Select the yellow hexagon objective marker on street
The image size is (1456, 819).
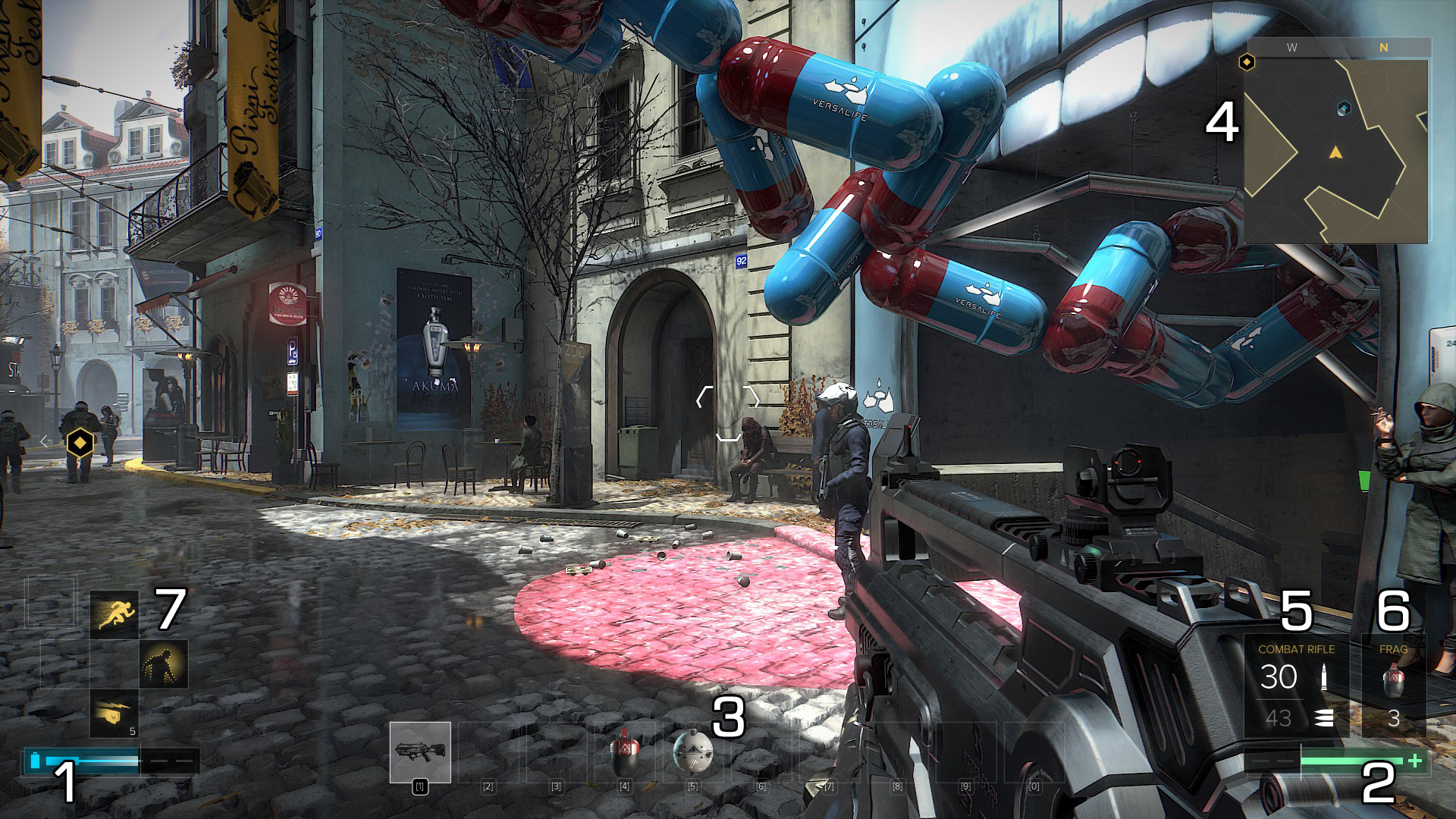80,442
